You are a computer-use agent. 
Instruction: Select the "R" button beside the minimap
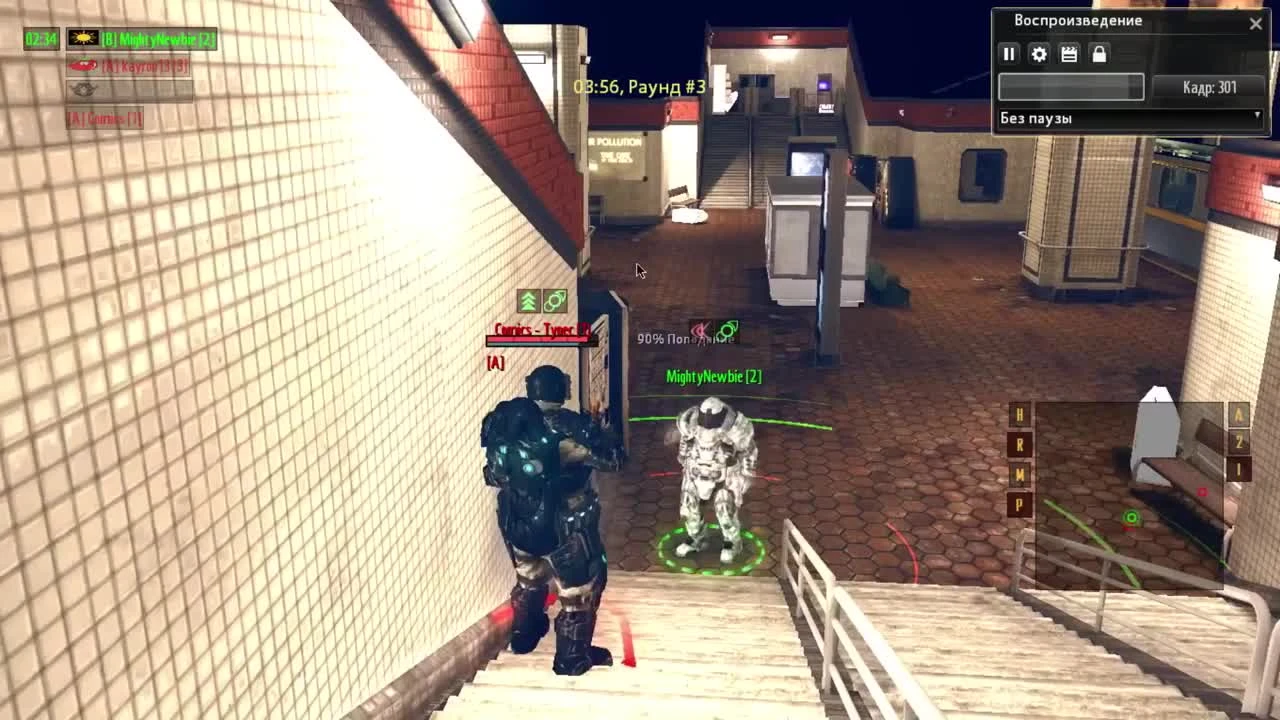[x=1020, y=443]
